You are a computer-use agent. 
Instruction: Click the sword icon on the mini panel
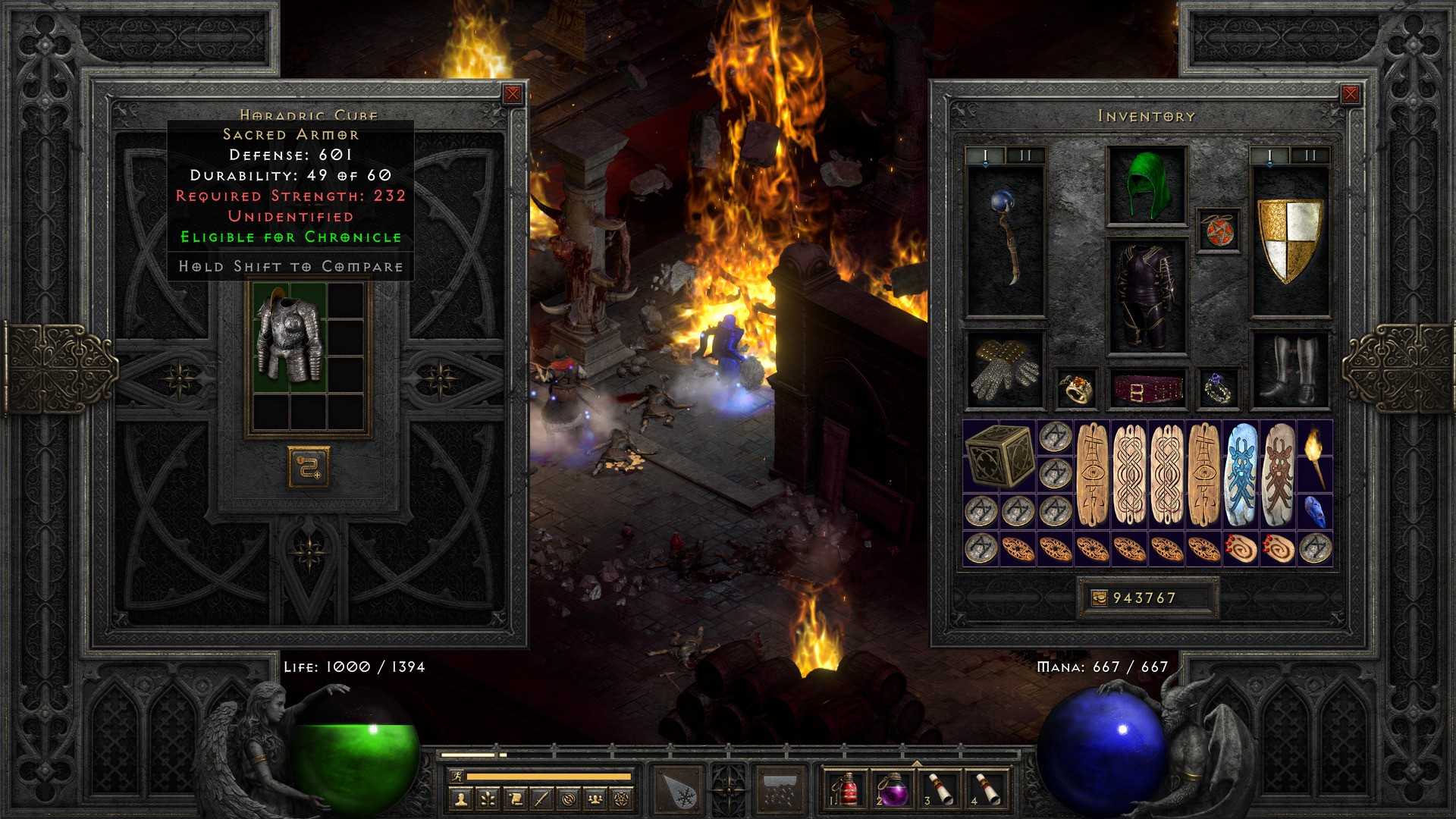541,799
